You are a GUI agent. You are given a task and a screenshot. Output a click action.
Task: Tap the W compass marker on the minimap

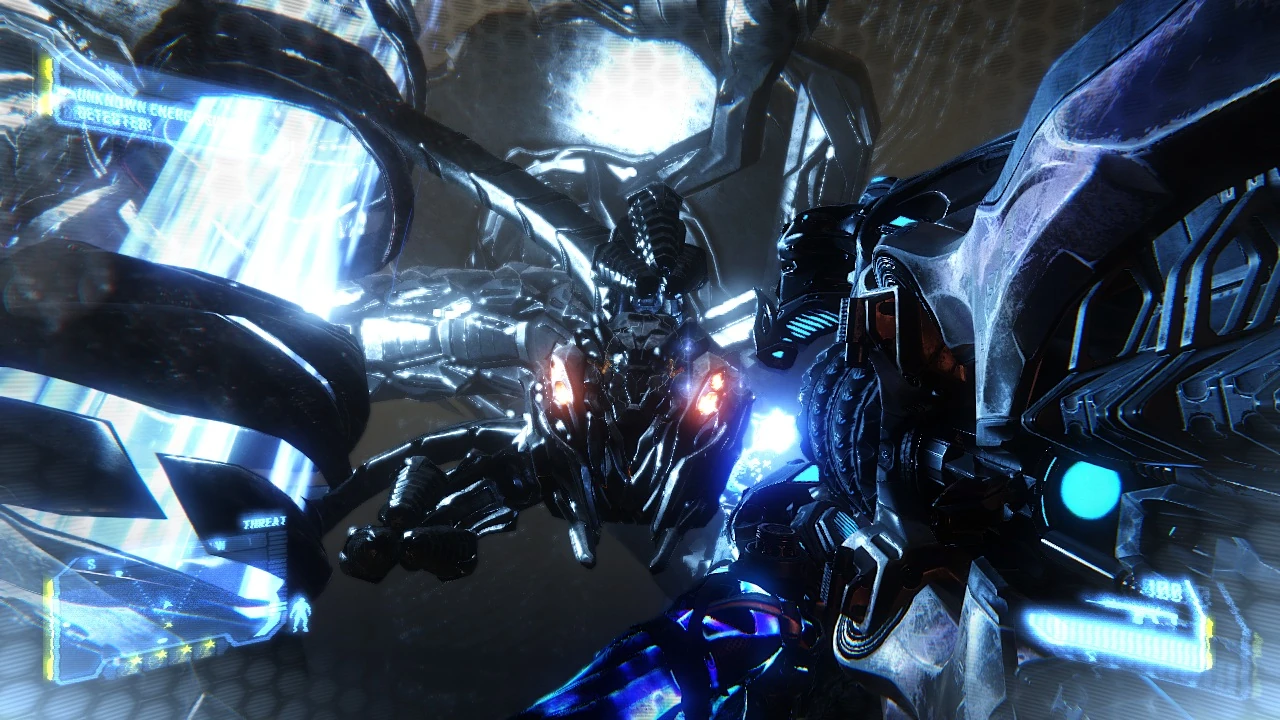[x=219, y=543]
